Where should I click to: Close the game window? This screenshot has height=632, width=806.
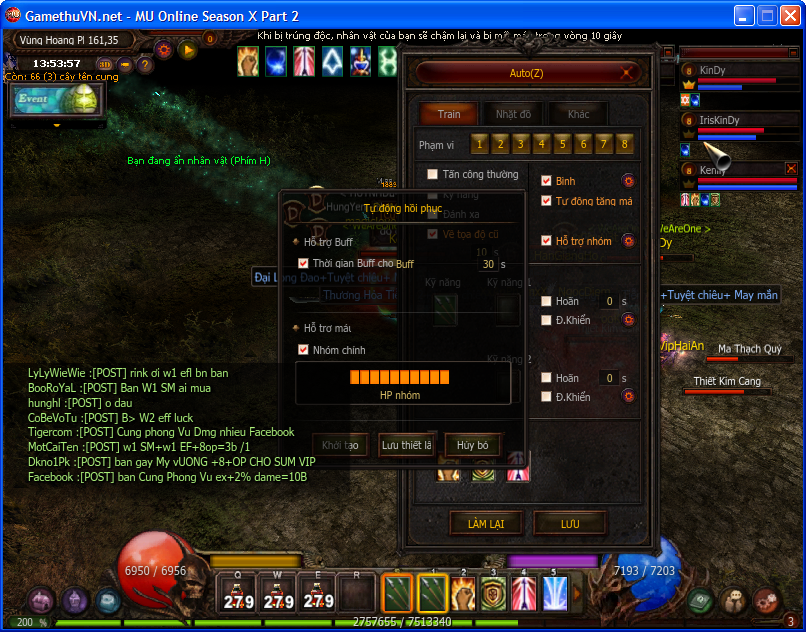click(788, 15)
